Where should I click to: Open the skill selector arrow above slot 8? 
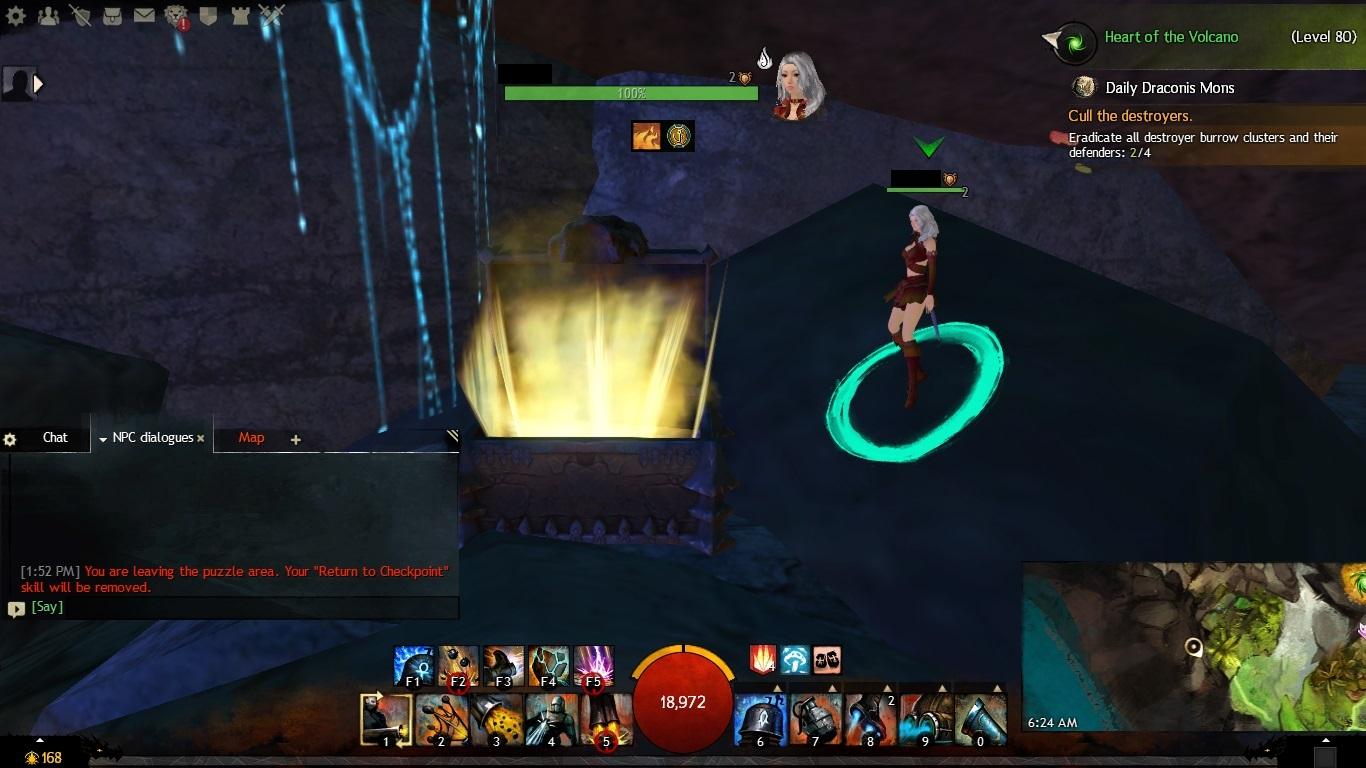point(888,688)
